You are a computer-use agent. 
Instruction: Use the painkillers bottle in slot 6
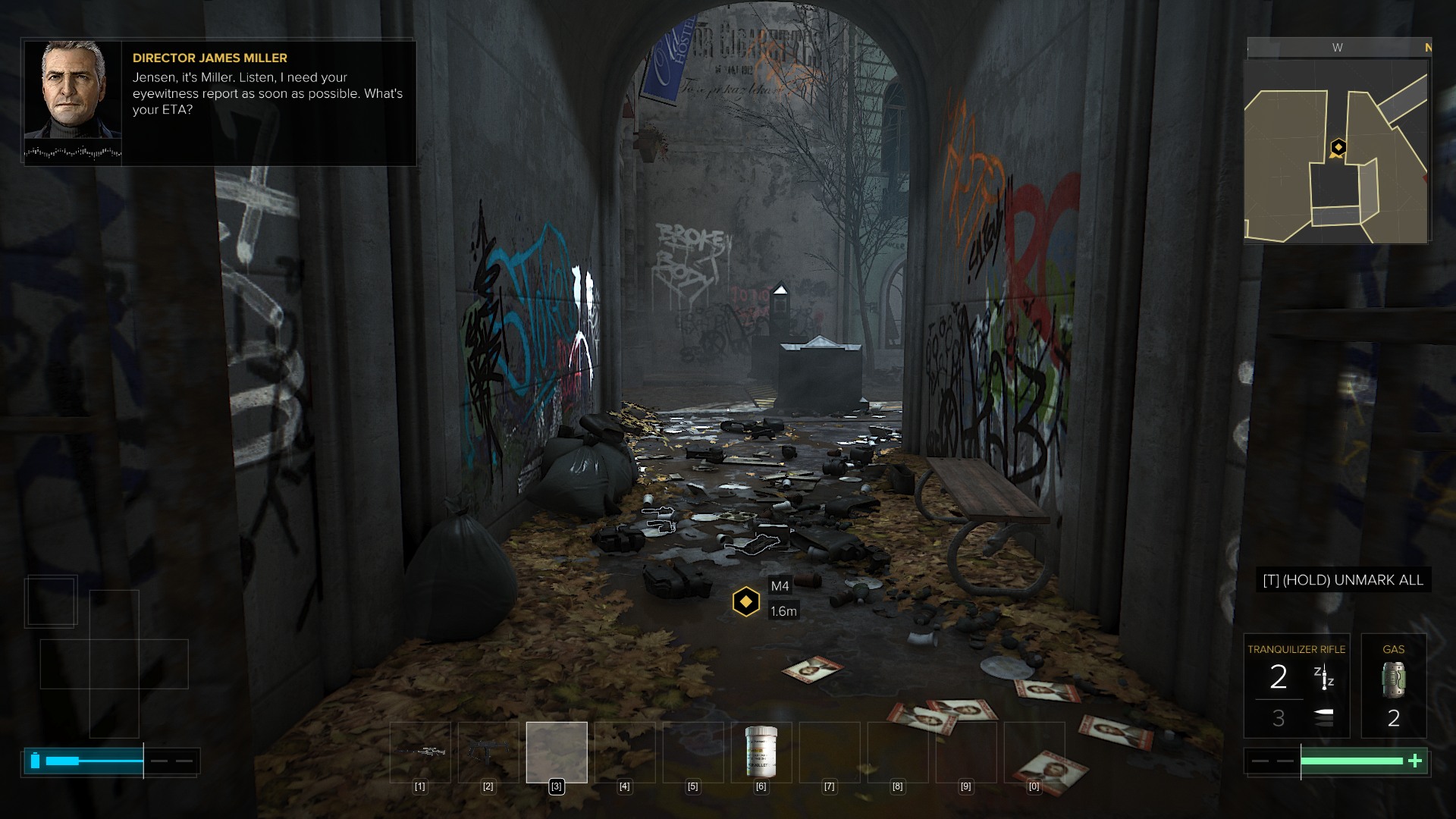(x=761, y=752)
